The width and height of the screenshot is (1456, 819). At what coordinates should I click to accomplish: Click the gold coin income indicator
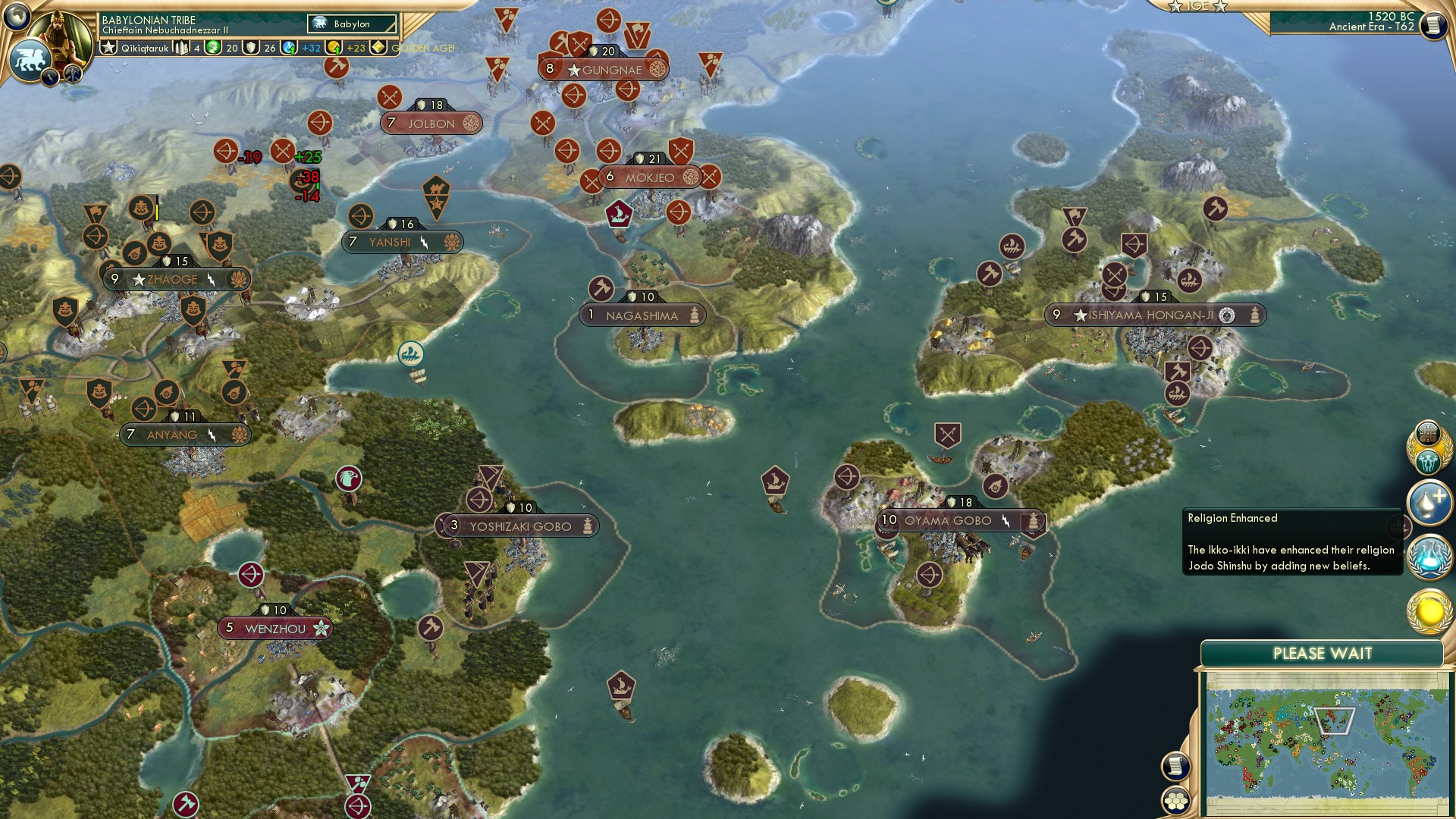pyautogui.click(x=334, y=48)
